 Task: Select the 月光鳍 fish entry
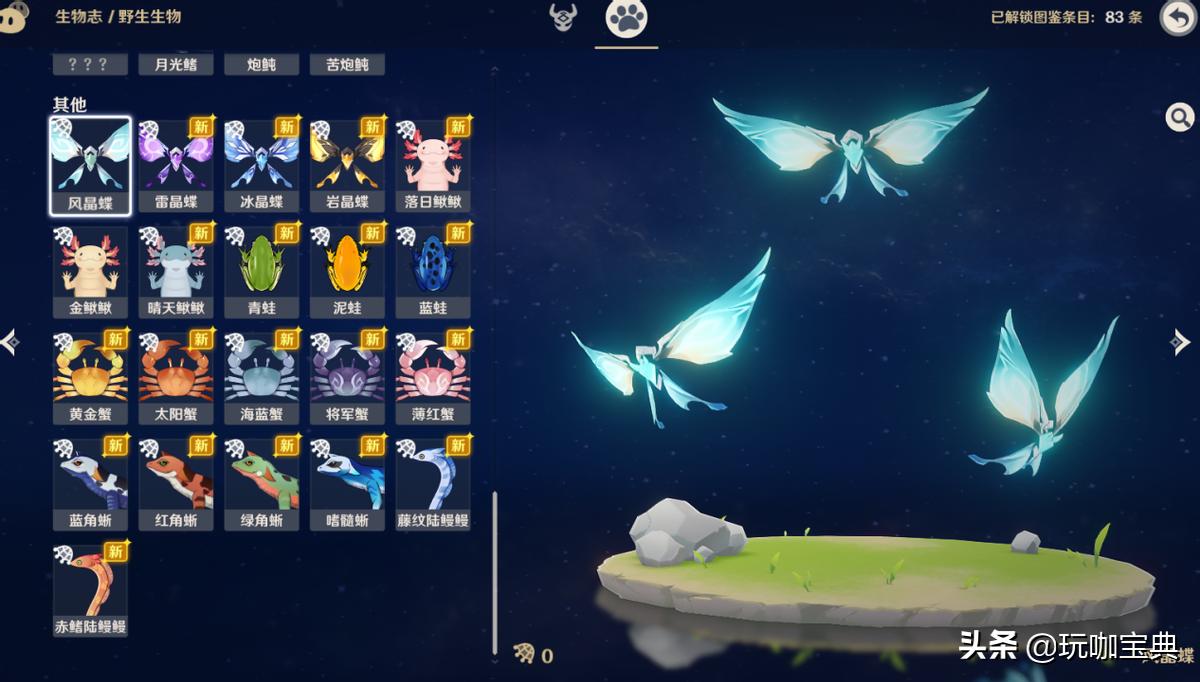coord(176,65)
